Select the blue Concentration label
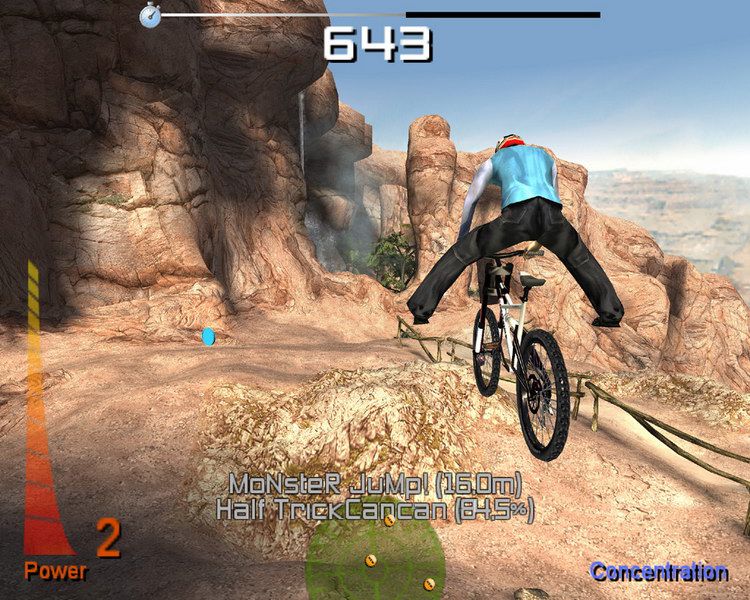This screenshot has width=750, height=600. 659,572
